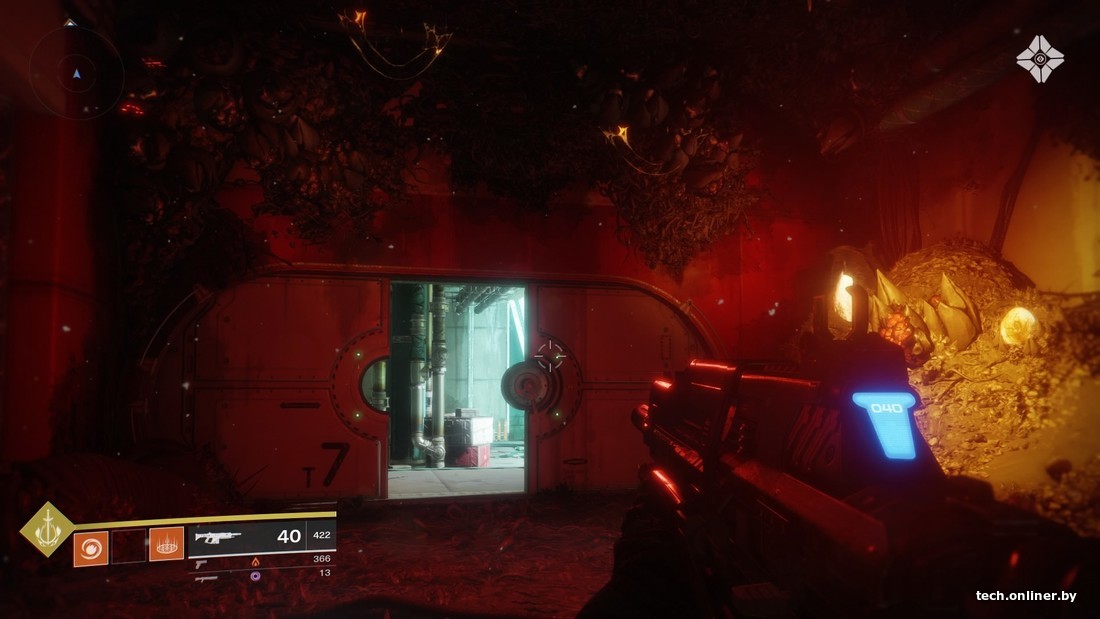Switch to the power weapon icon

(x=206, y=577)
